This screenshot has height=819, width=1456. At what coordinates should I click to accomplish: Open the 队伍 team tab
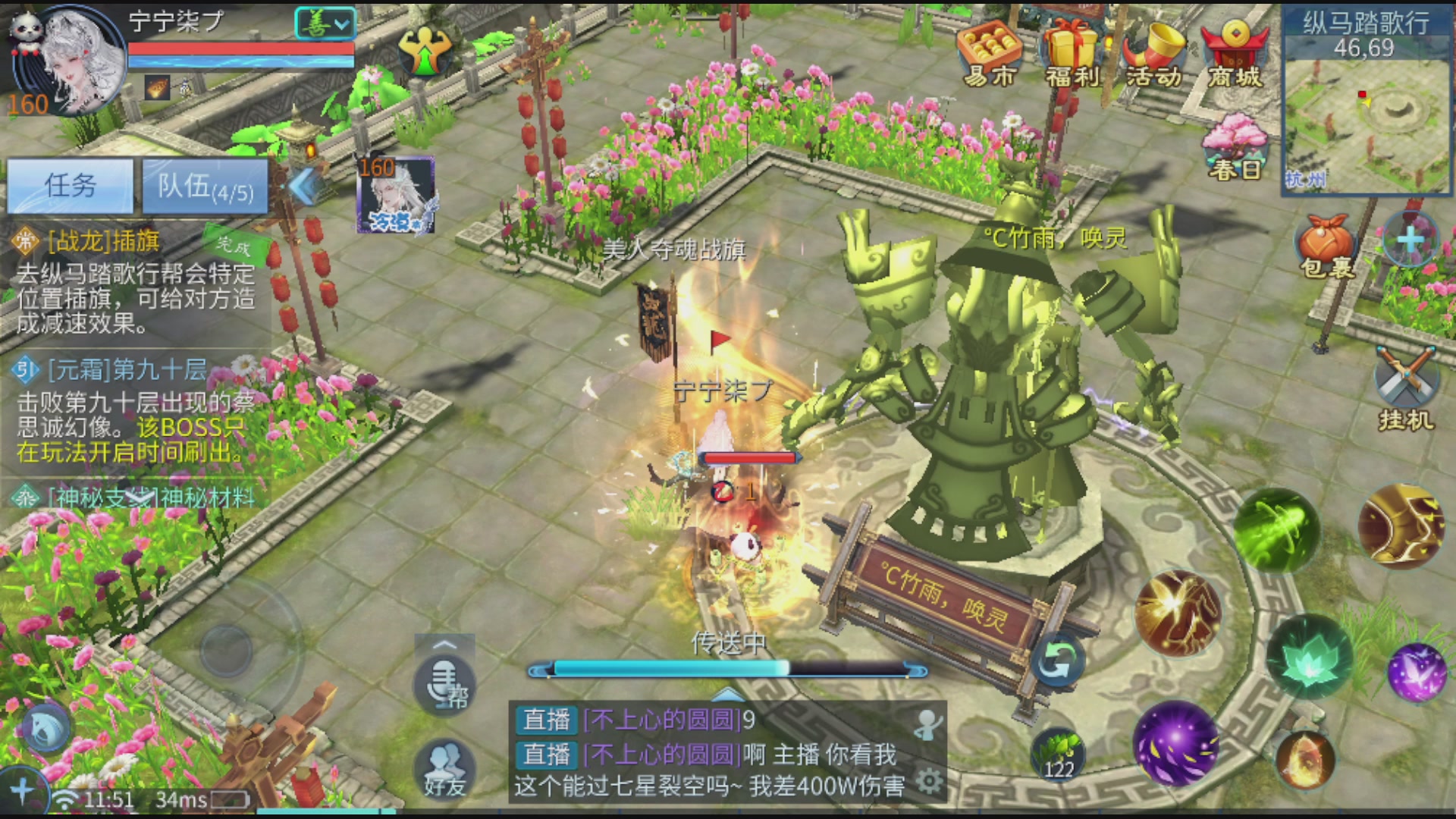(x=205, y=186)
